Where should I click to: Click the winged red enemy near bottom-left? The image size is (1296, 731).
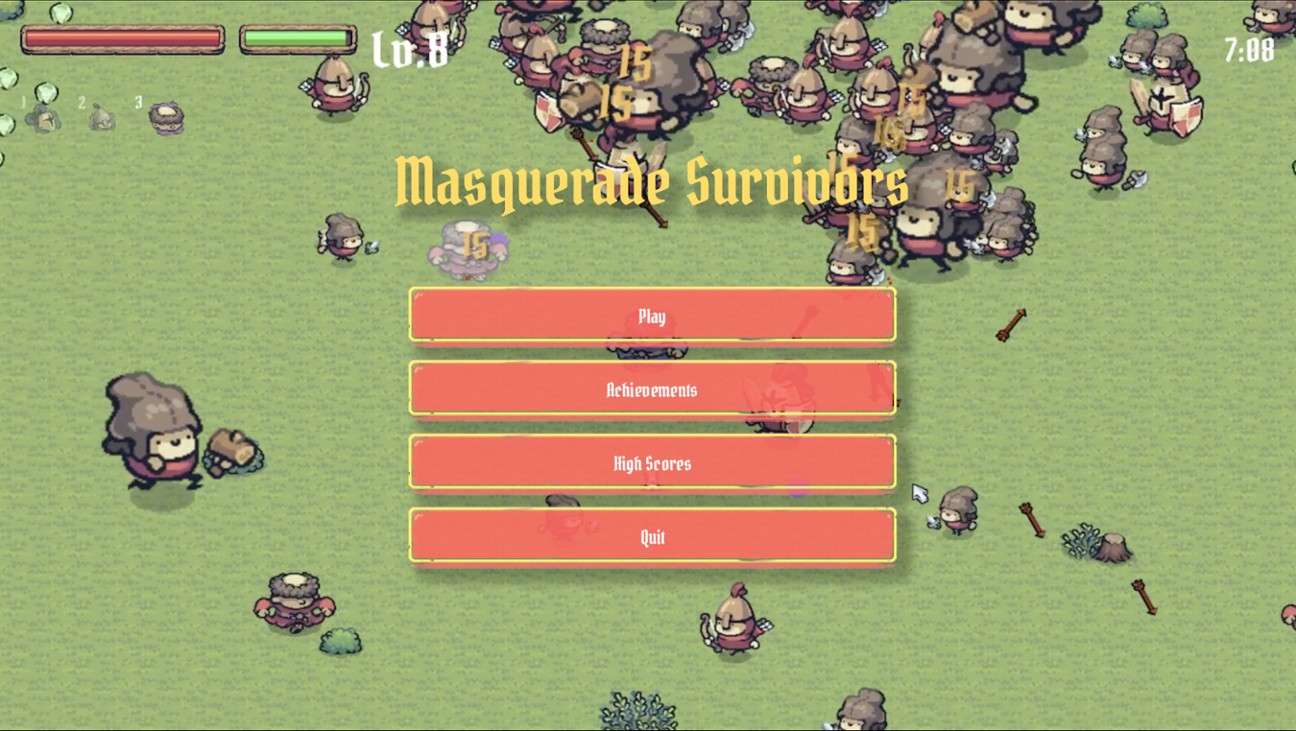[293, 600]
